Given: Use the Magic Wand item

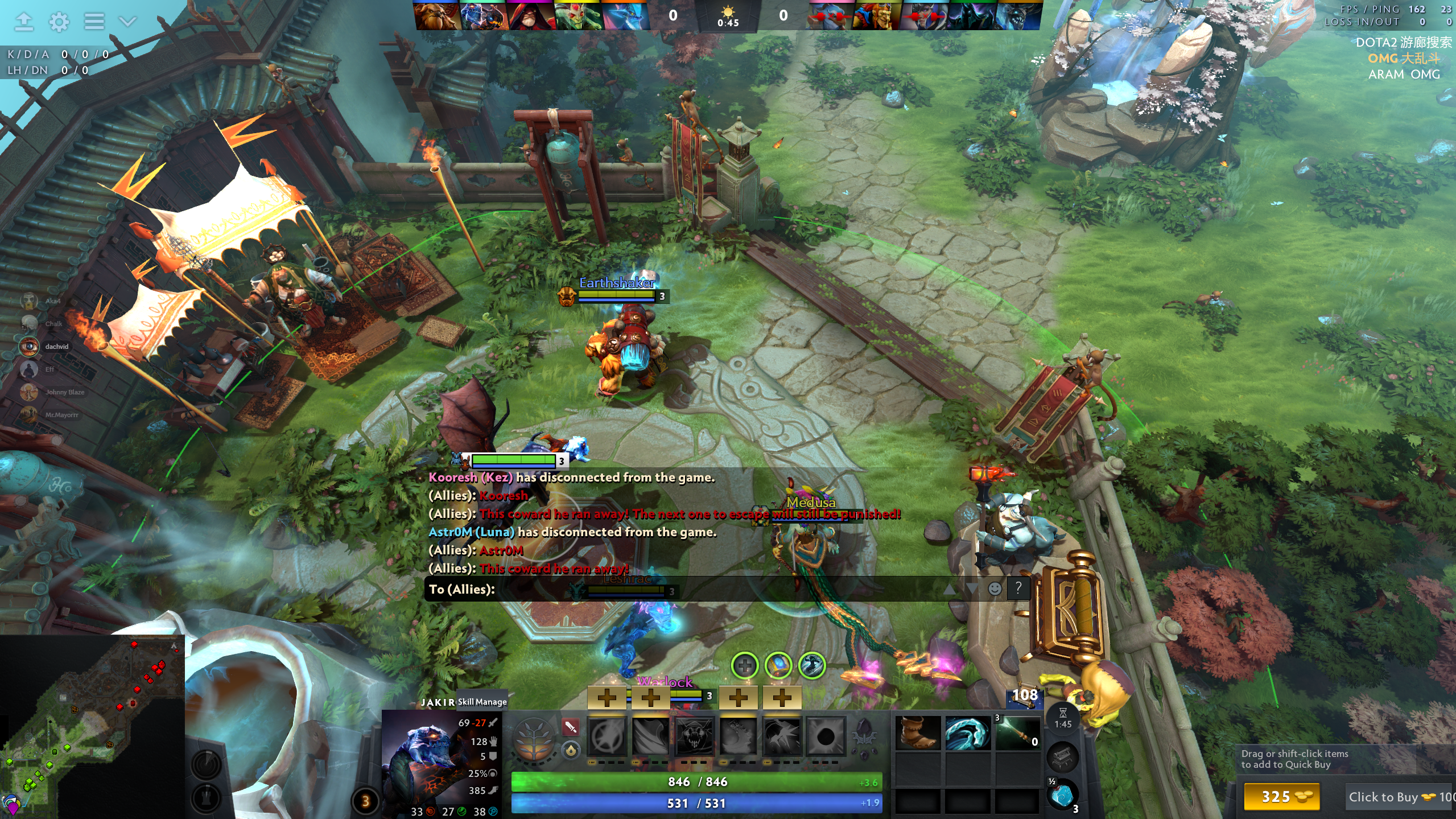Looking at the screenshot, I should (x=1017, y=733).
